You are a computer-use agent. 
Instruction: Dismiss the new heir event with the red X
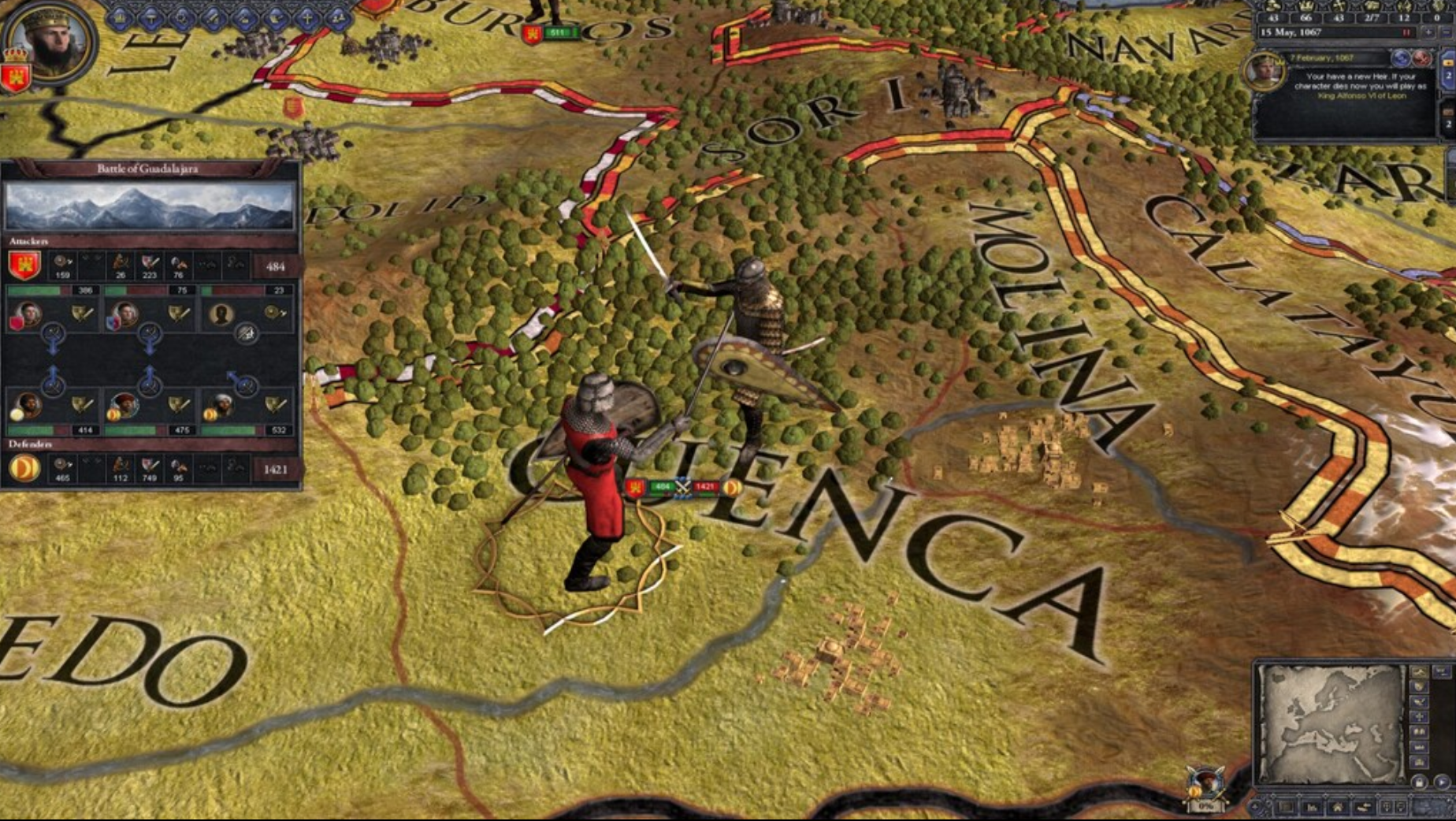(1421, 59)
